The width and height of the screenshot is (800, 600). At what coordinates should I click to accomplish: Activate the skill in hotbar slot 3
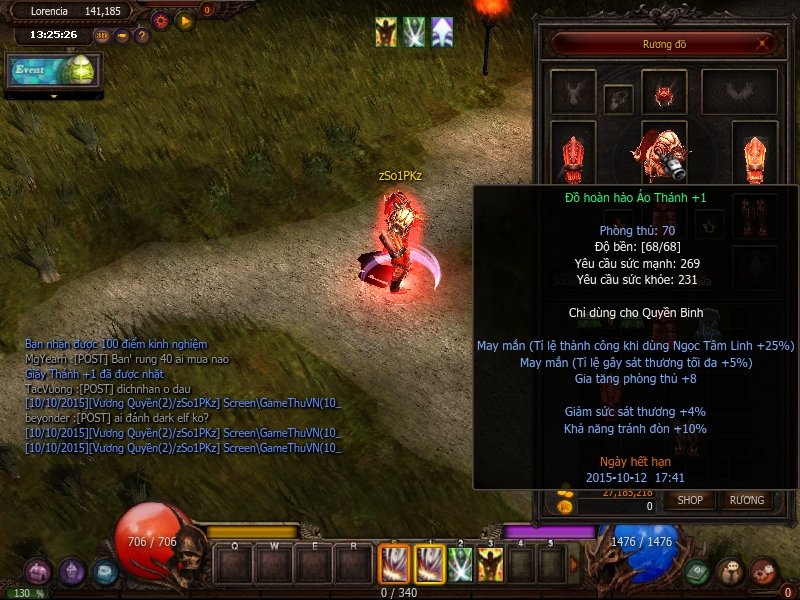click(x=490, y=565)
